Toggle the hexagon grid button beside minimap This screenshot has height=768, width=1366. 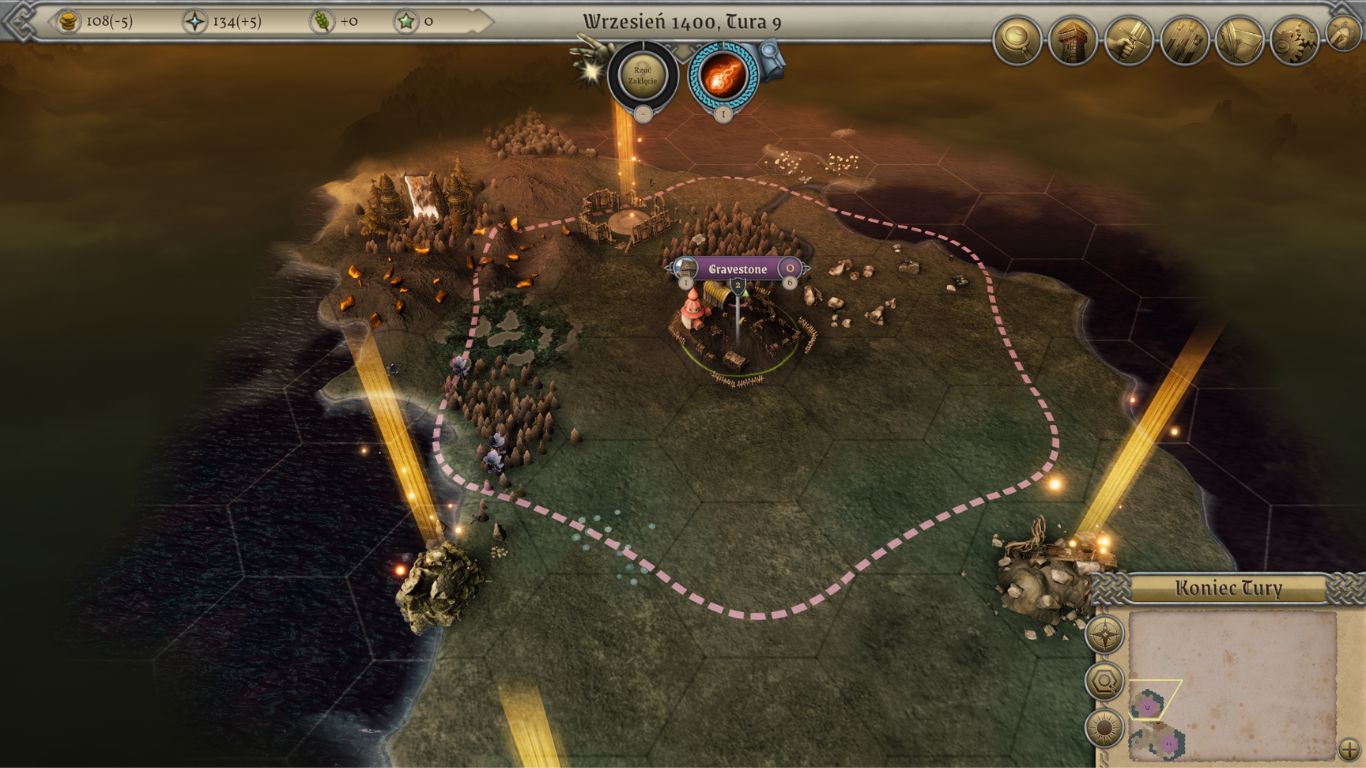tap(1105, 681)
